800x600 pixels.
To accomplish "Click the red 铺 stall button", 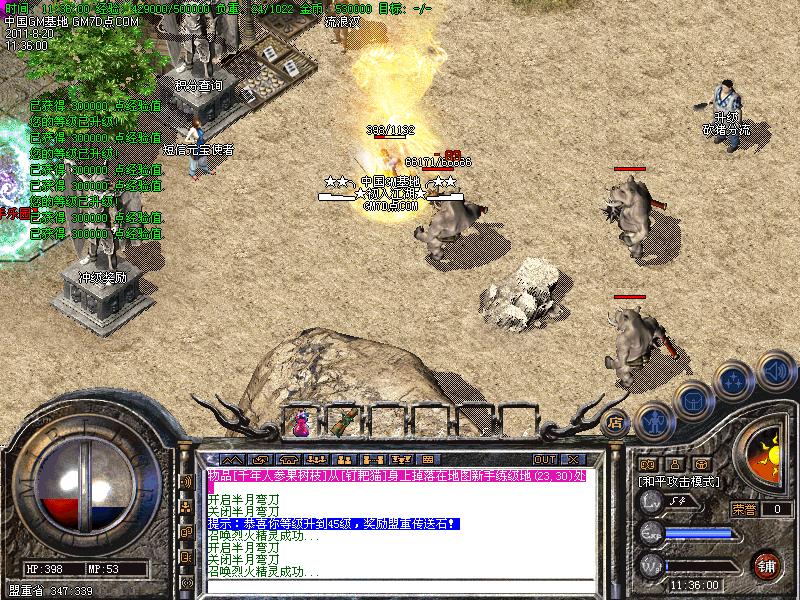I will coord(766,563).
